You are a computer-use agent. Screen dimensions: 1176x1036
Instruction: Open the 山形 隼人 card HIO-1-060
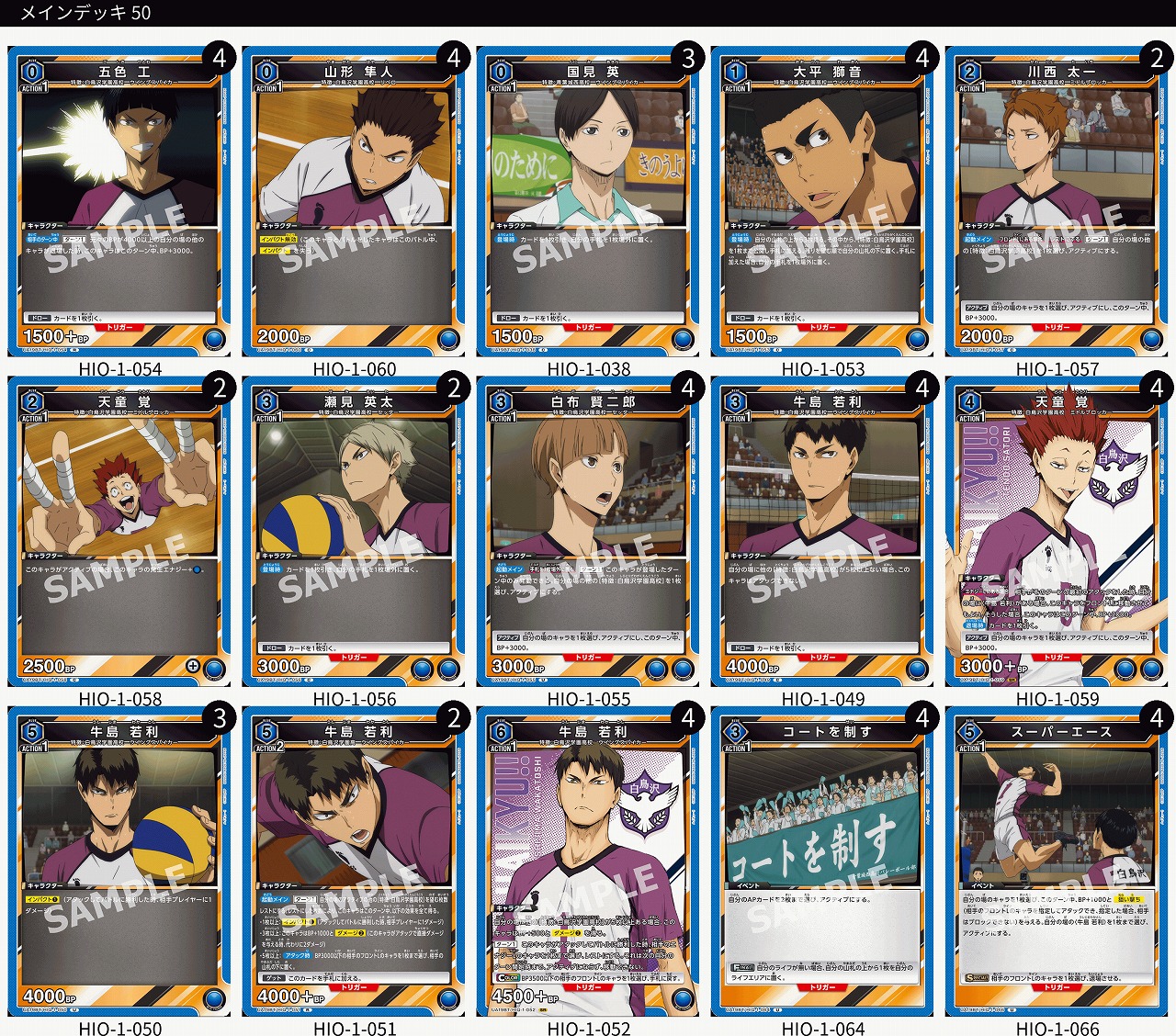tap(355, 202)
